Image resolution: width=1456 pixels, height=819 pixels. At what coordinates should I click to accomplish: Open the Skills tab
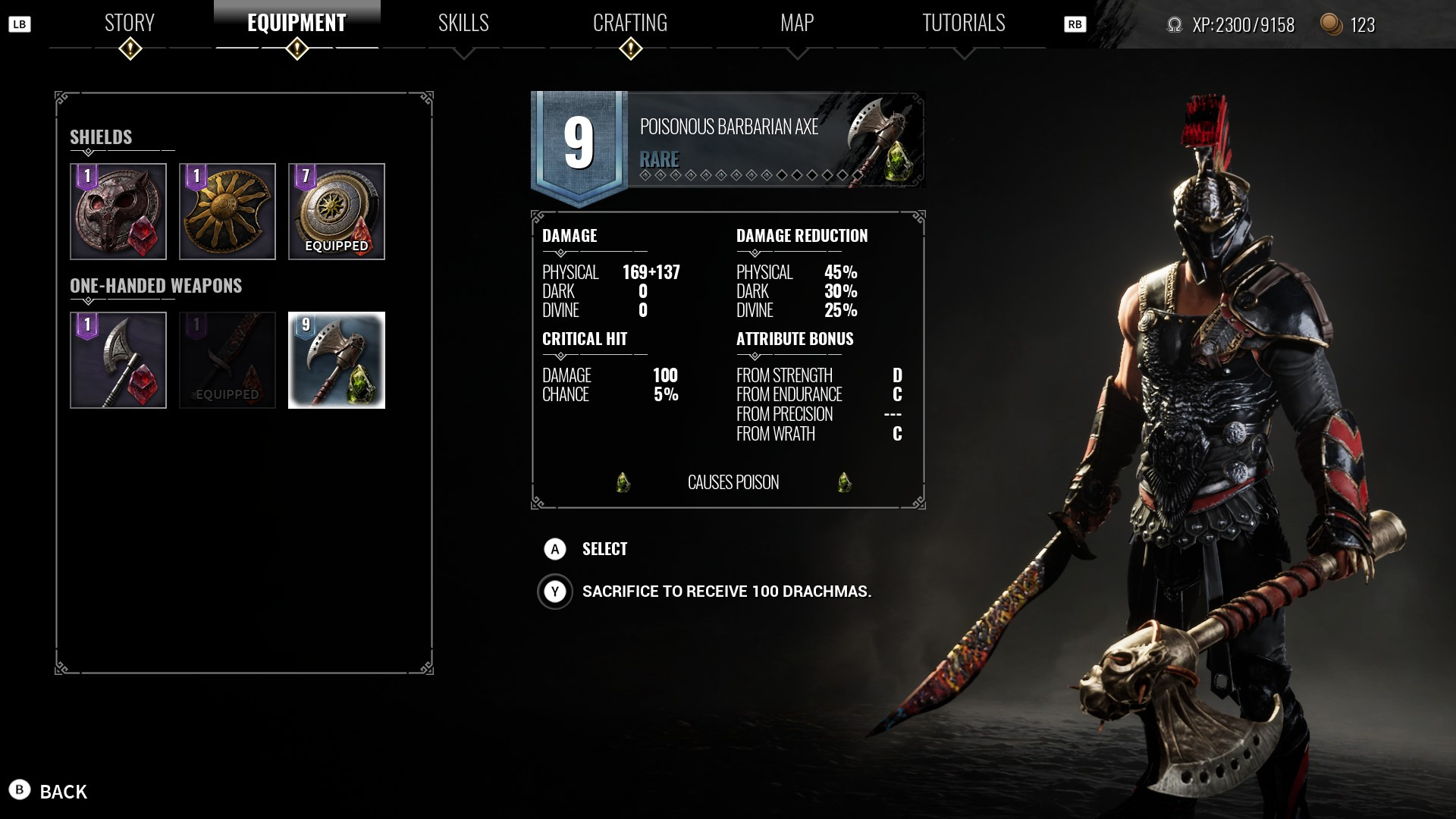point(463,24)
